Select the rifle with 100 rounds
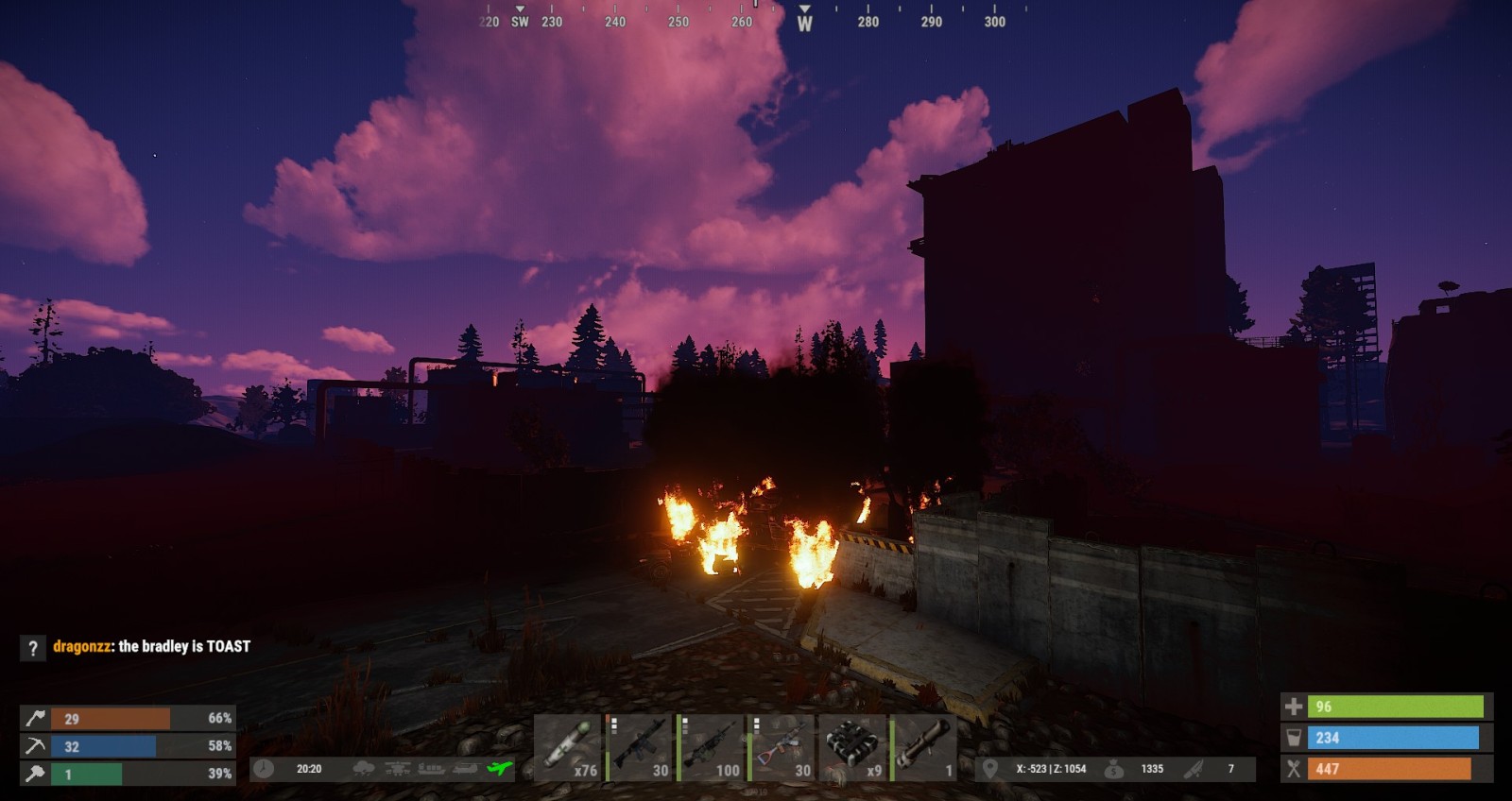This screenshot has width=1512, height=801. [x=713, y=748]
